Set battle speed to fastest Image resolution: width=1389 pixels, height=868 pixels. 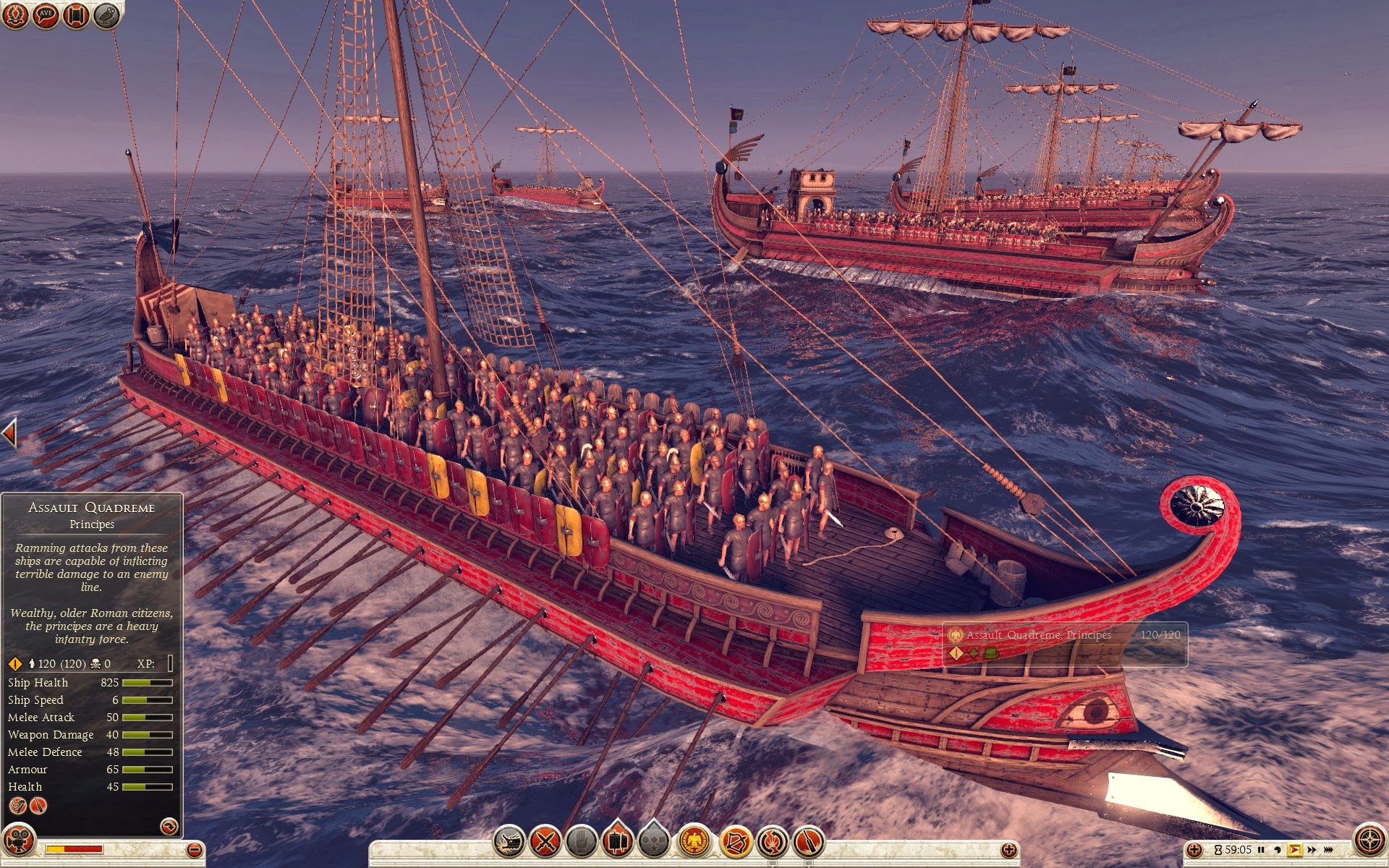[1328, 850]
